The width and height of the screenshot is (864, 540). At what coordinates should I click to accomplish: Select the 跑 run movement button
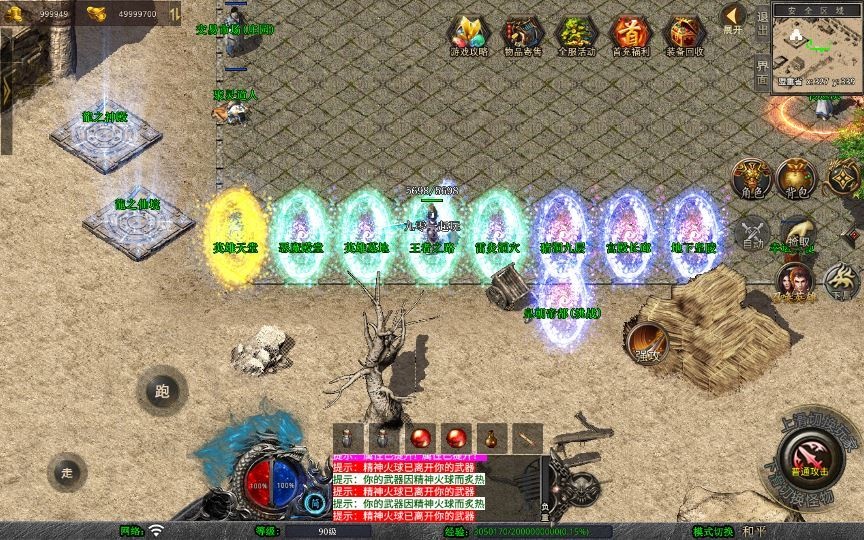coord(162,392)
